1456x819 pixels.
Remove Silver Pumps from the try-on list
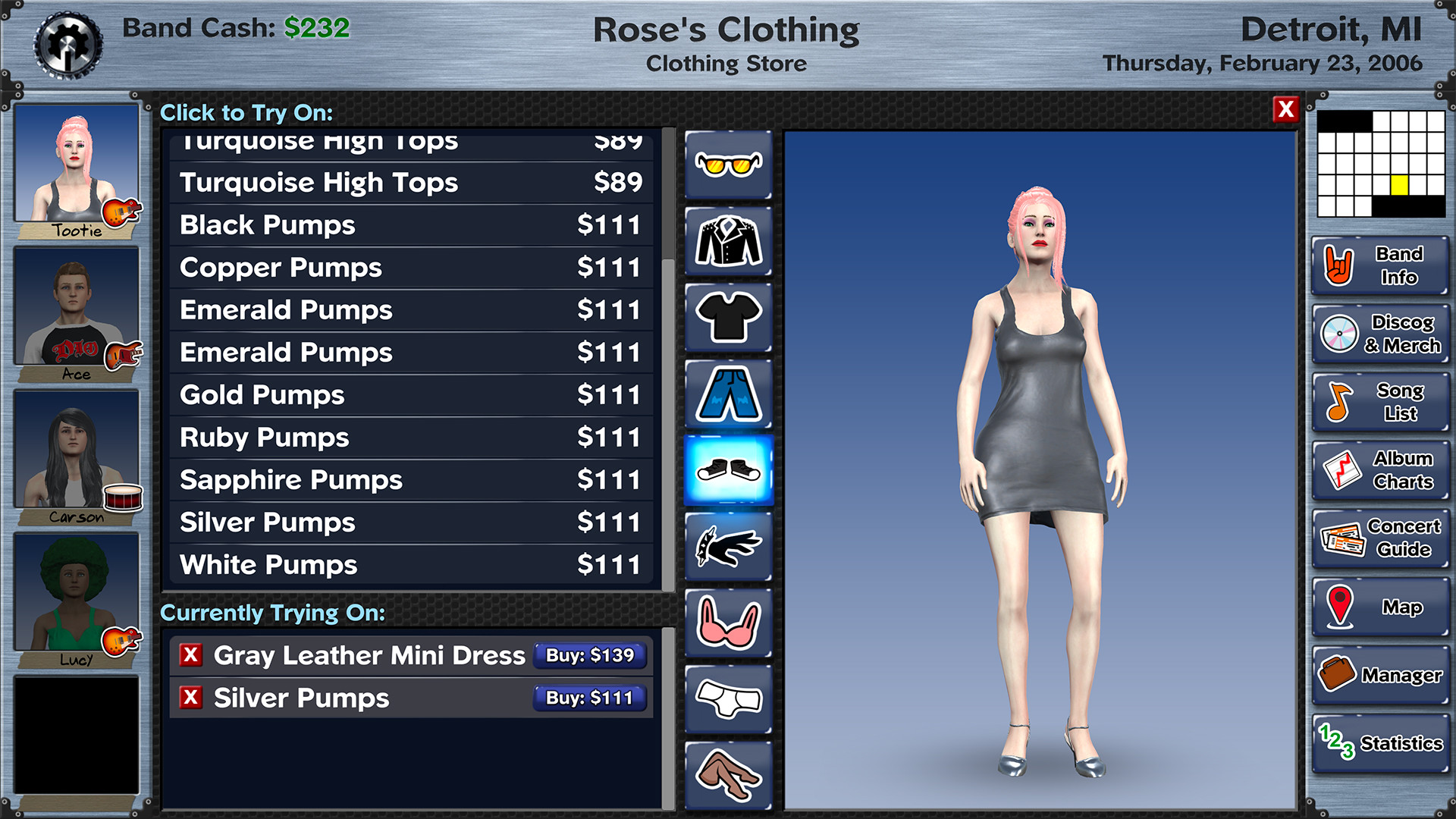[x=192, y=698]
